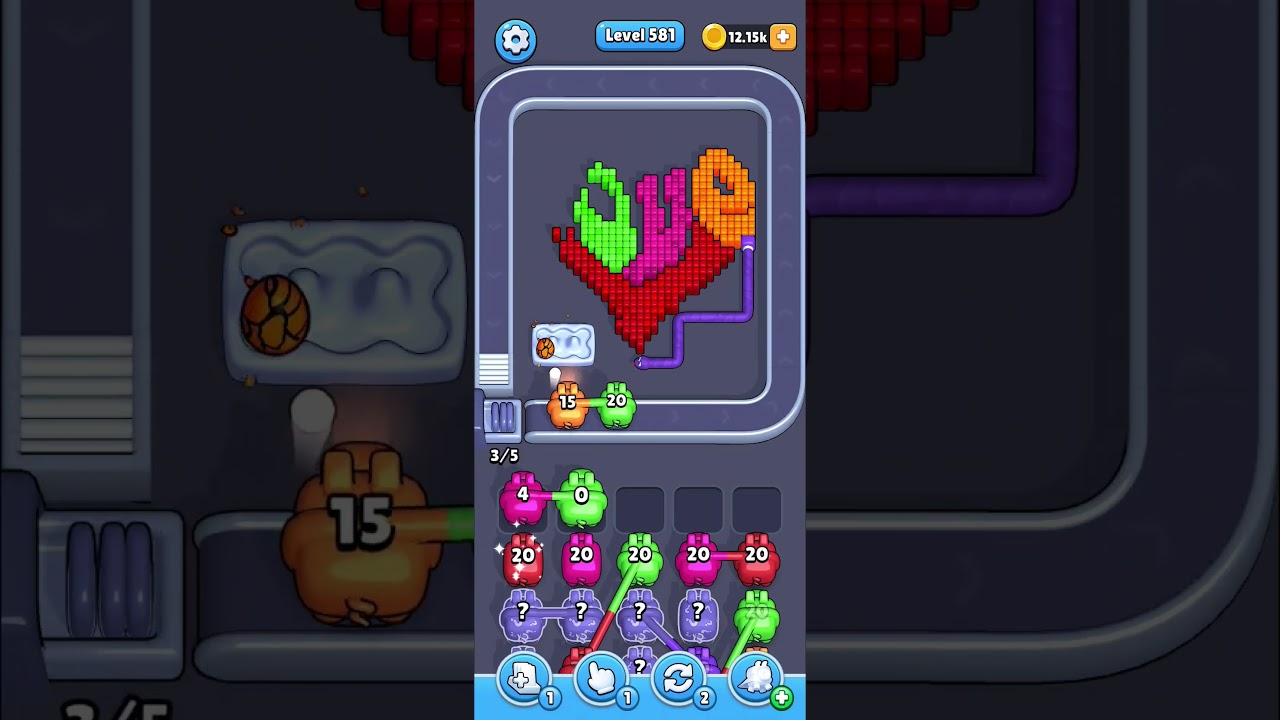Viewport: 1280px width, 720px height.
Task: Tap the bird booster with green plus
Action: 753,678
